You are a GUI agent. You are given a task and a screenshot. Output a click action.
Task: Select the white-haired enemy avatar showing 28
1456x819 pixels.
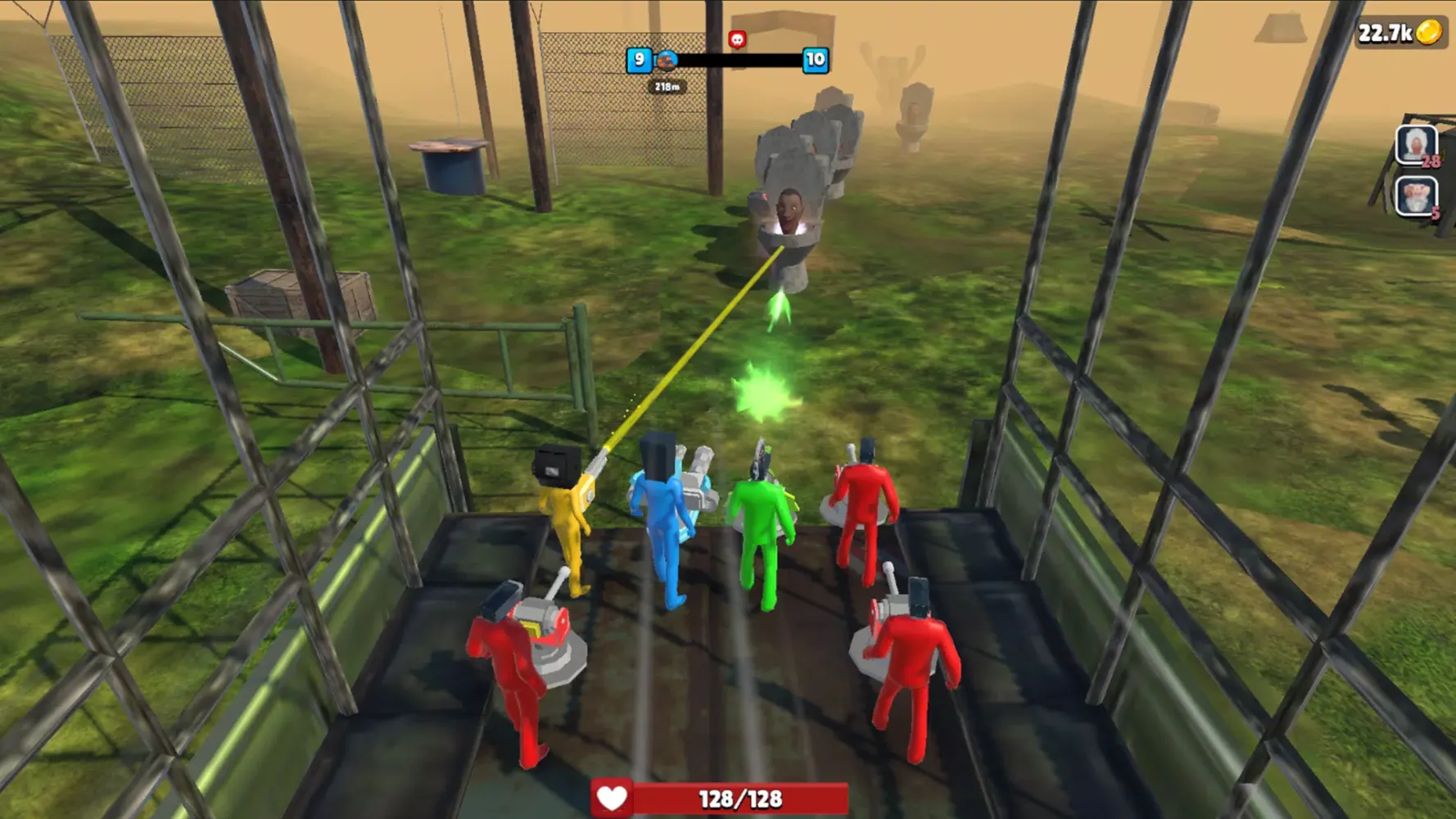(x=1416, y=147)
